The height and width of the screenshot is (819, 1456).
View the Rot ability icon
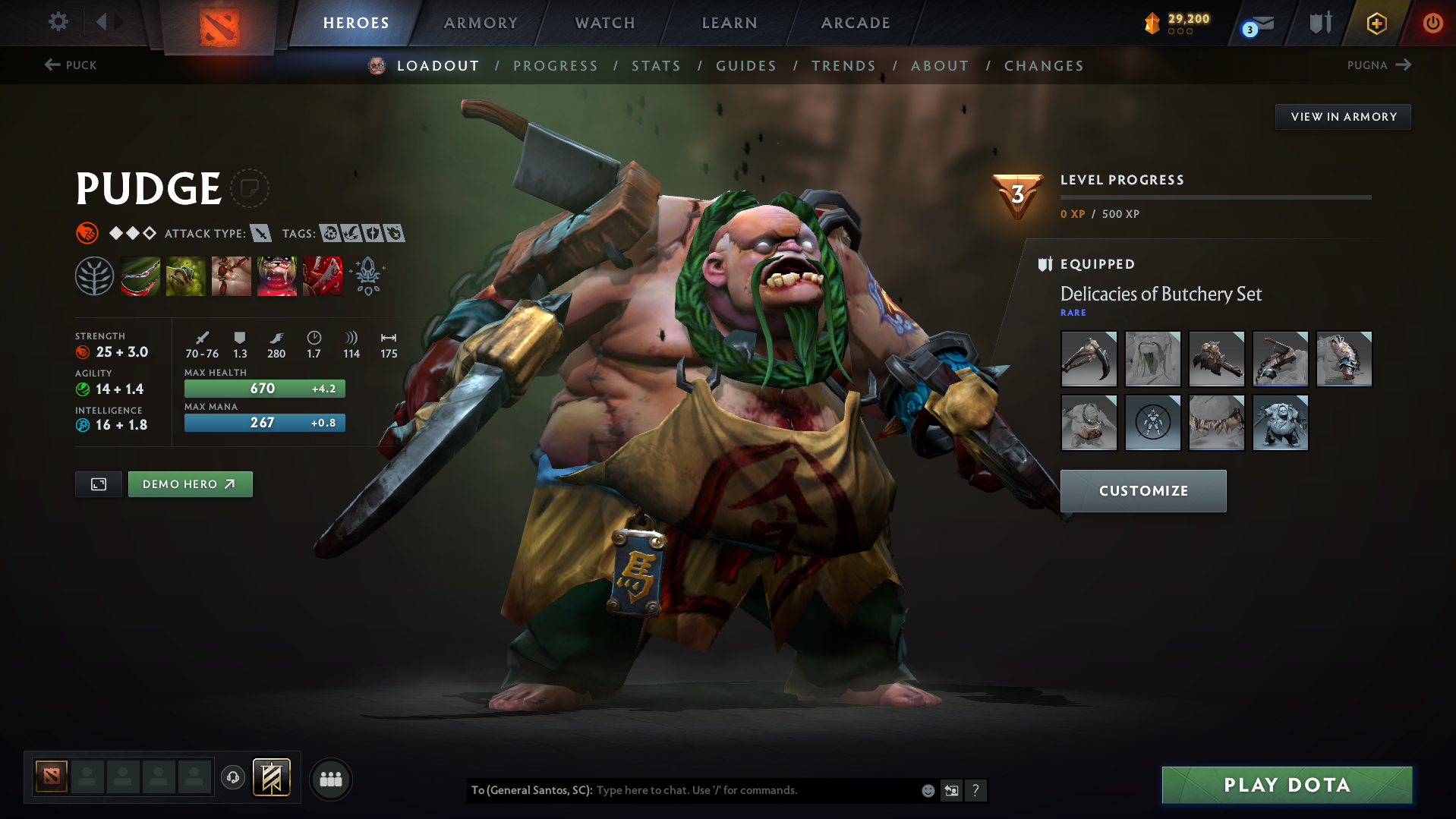(x=186, y=276)
